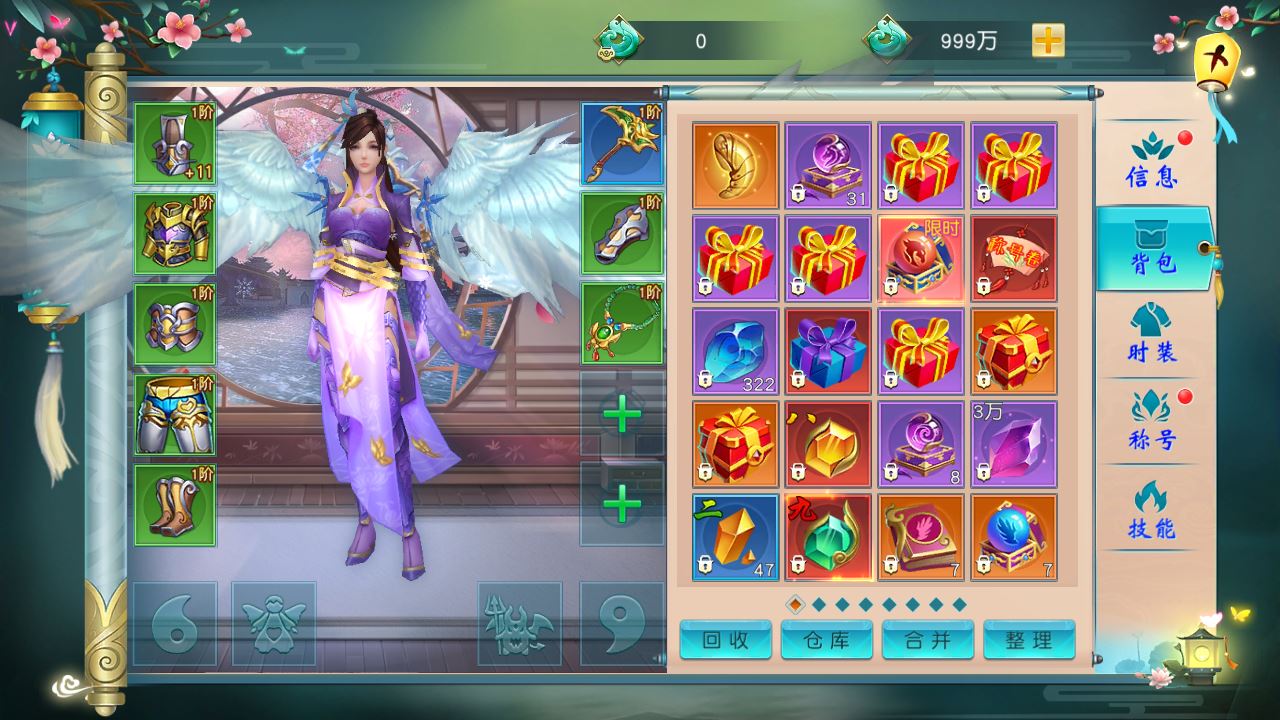The width and height of the screenshot is (1280, 720).
Task: Add currency with the gold plus button
Action: pos(1048,41)
